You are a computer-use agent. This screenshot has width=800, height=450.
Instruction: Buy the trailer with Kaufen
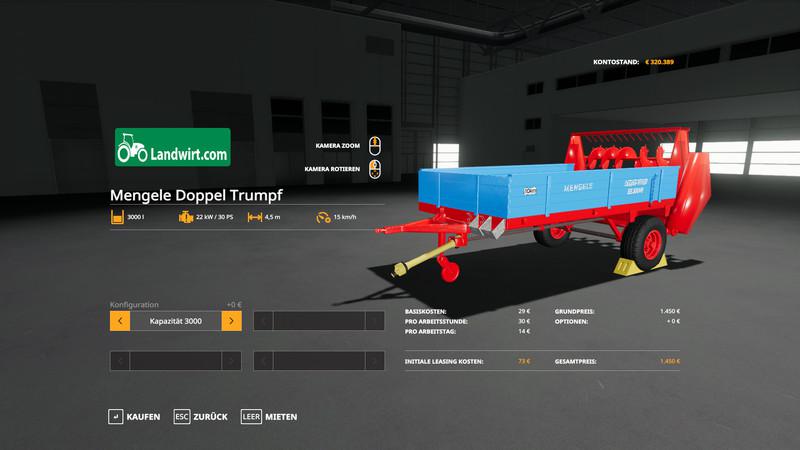[x=134, y=416]
